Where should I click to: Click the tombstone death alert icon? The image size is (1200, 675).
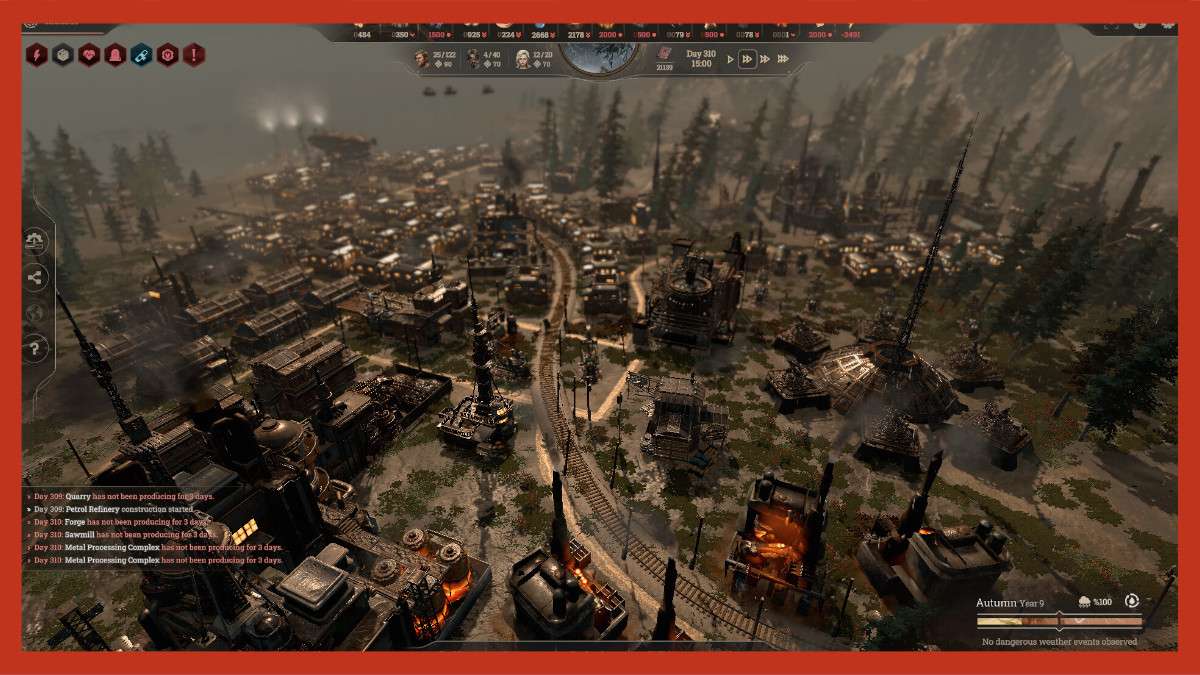(115, 55)
